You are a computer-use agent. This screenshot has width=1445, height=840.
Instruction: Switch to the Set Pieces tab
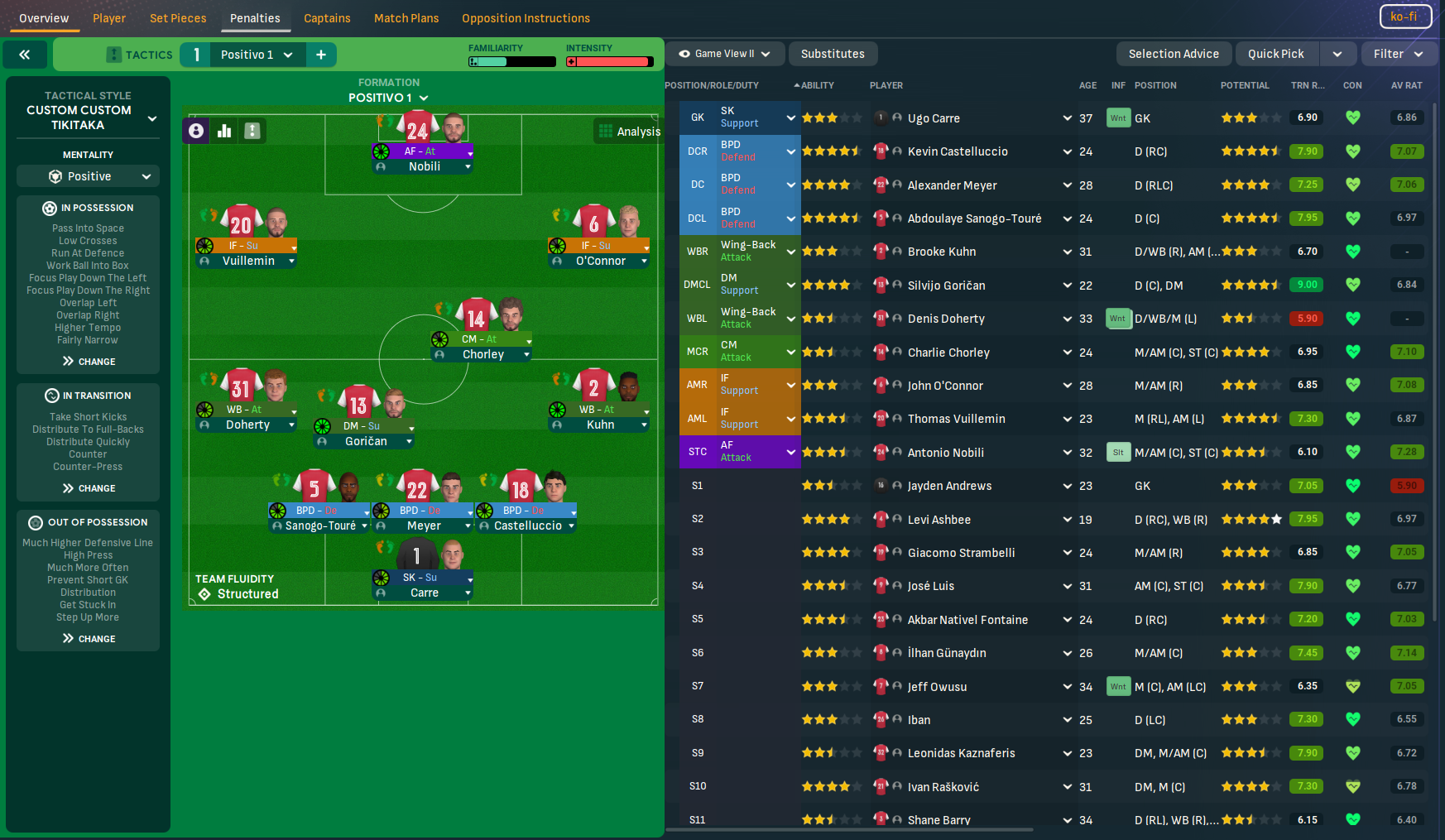[177, 17]
